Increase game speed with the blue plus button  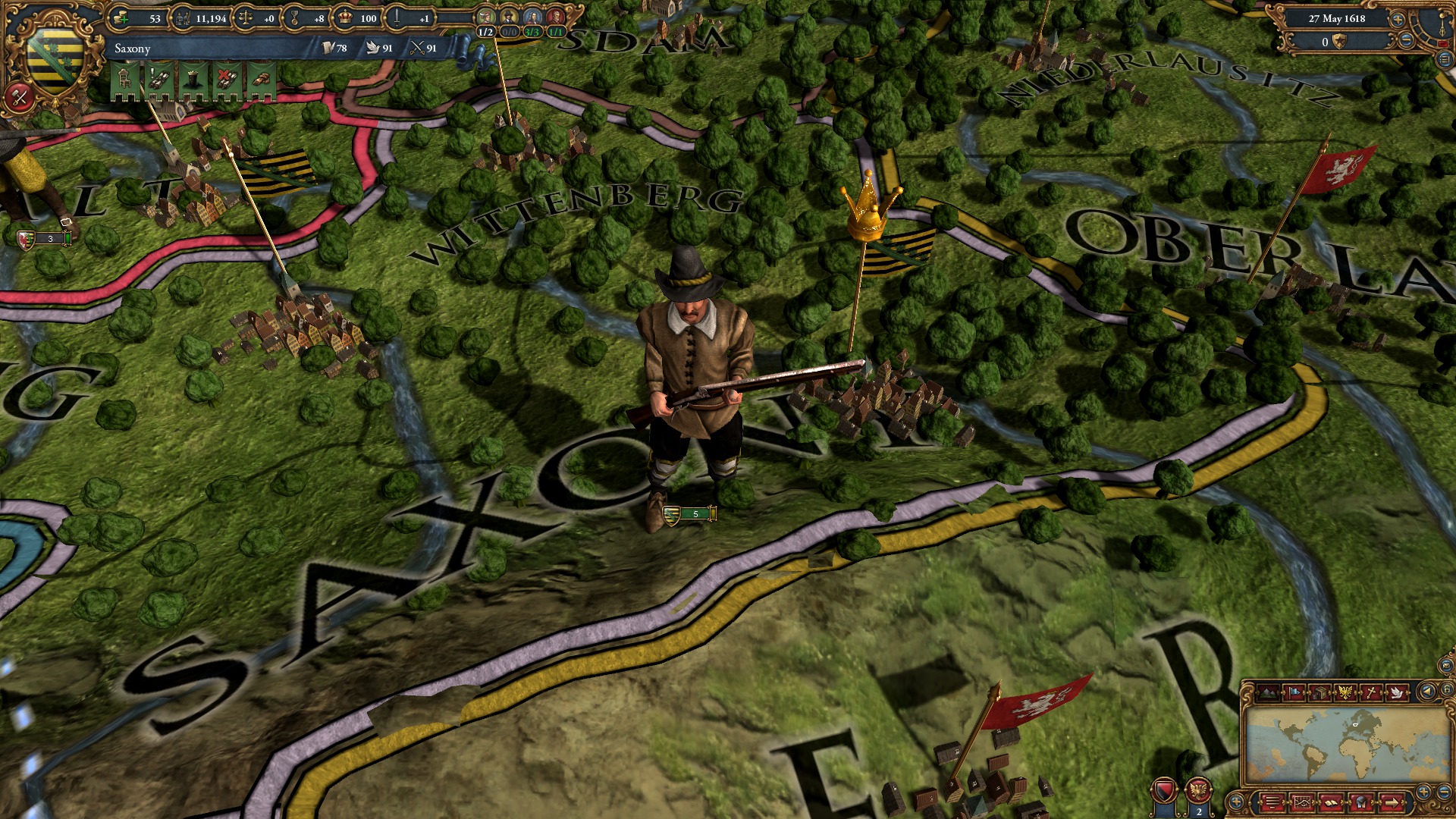coord(1398,20)
